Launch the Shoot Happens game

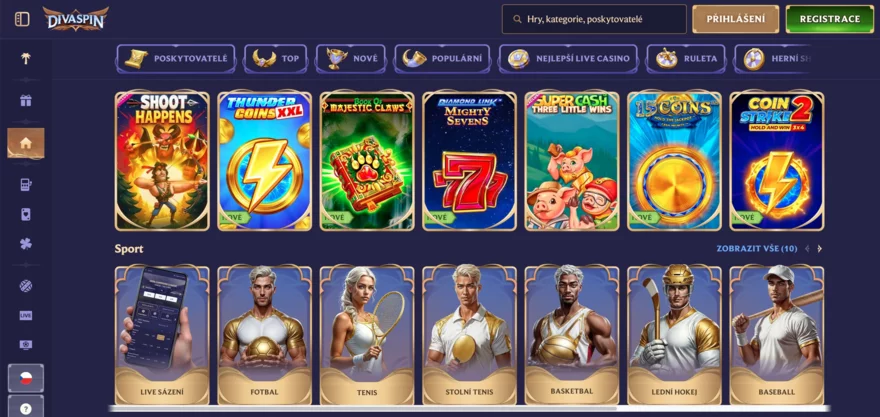click(162, 160)
